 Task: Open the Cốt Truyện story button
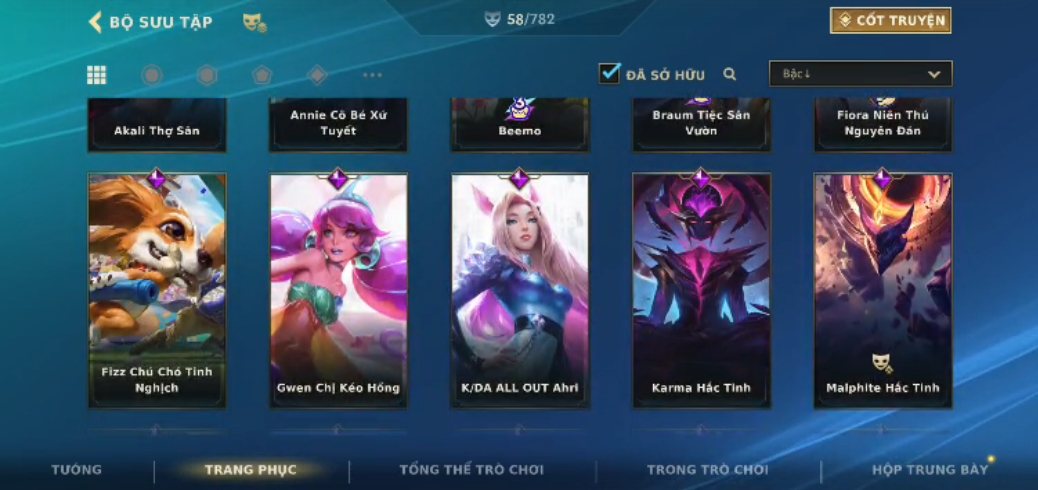tap(890, 20)
